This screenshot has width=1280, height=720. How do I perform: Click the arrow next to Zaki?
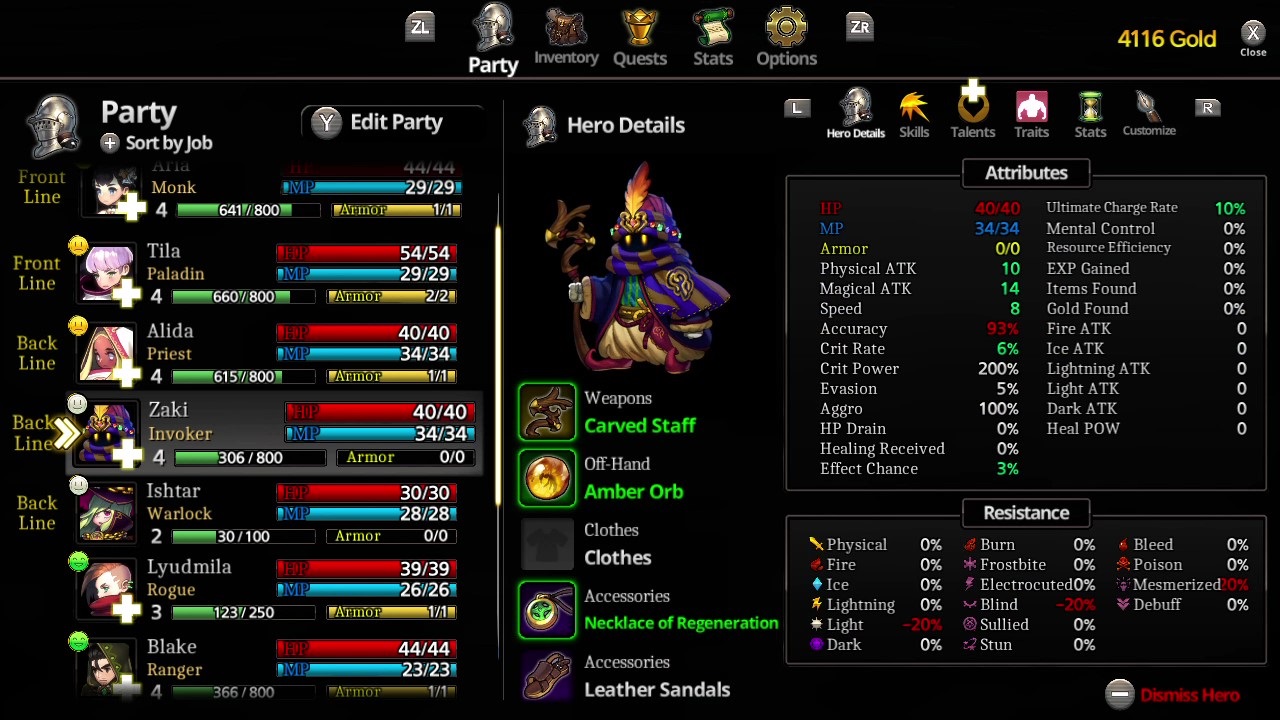pyautogui.click(x=68, y=433)
